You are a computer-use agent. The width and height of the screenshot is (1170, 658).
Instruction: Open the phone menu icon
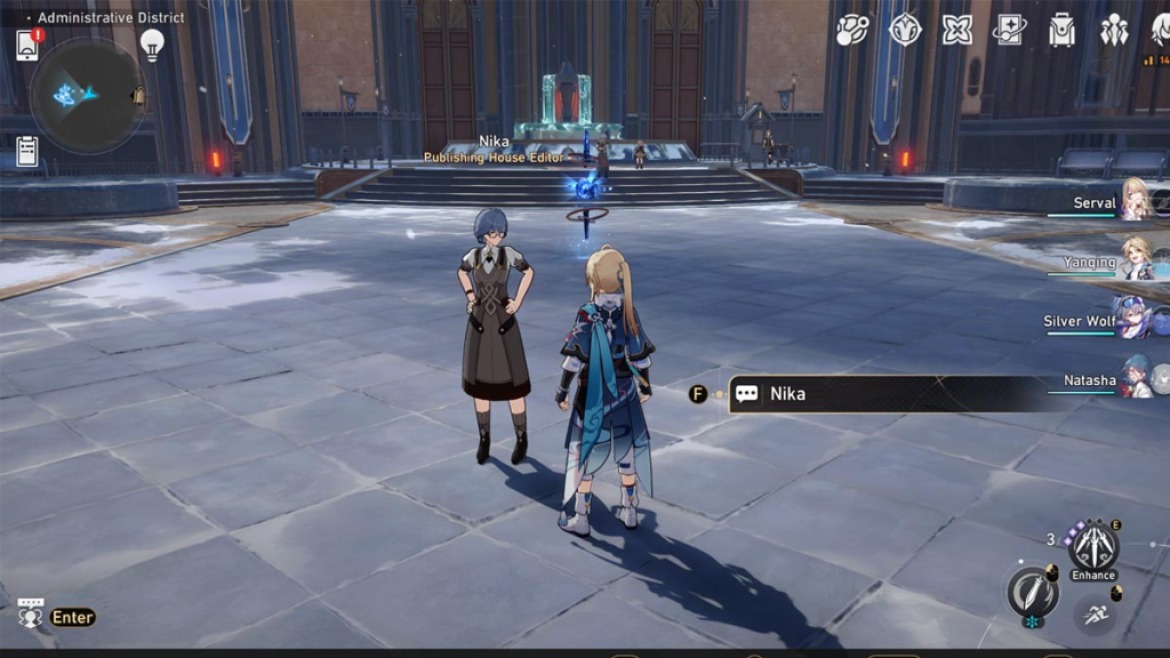[27, 45]
